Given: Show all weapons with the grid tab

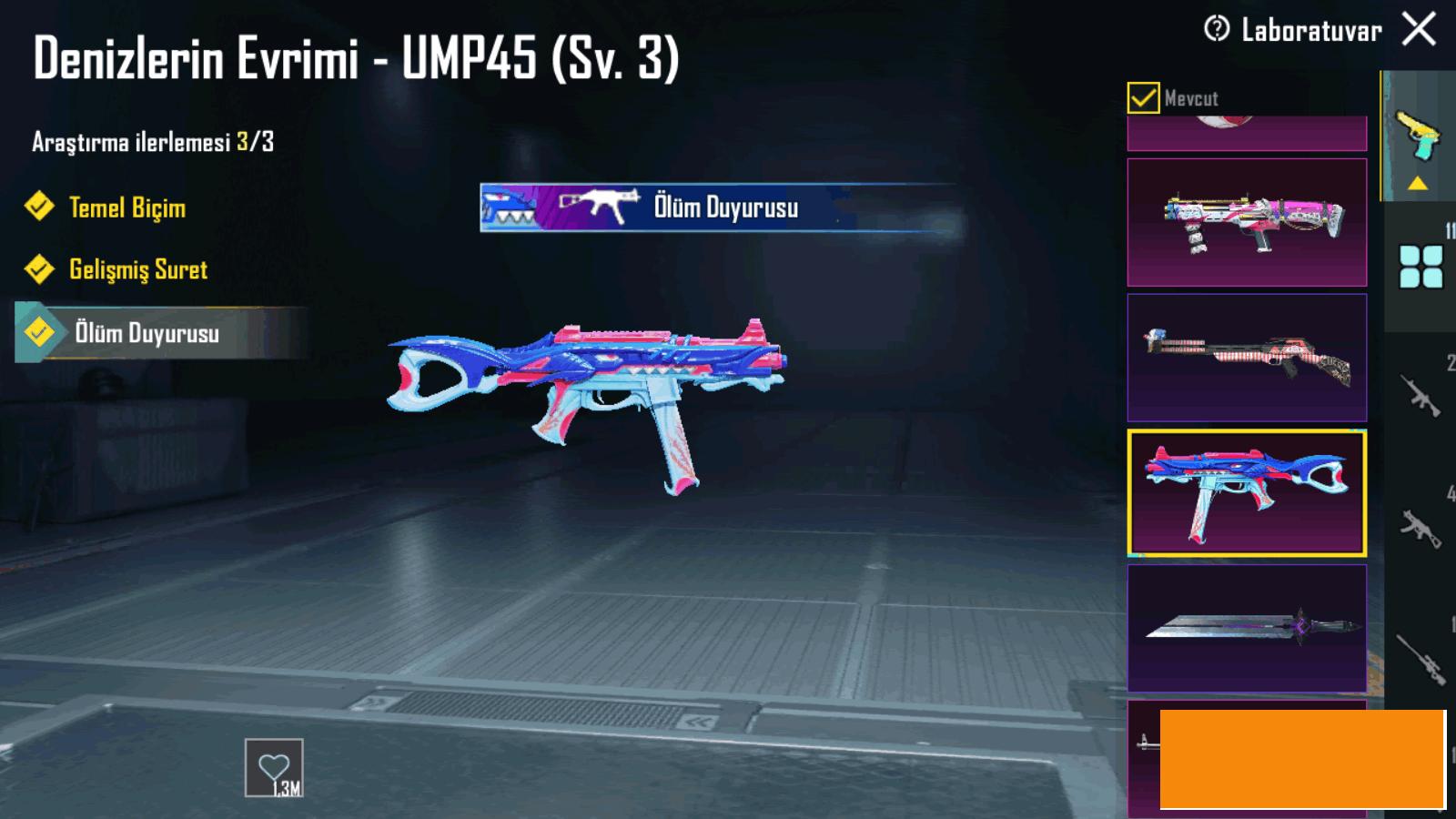Looking at the screenshot, I should pyautogui.click(x=1421, y=267).
